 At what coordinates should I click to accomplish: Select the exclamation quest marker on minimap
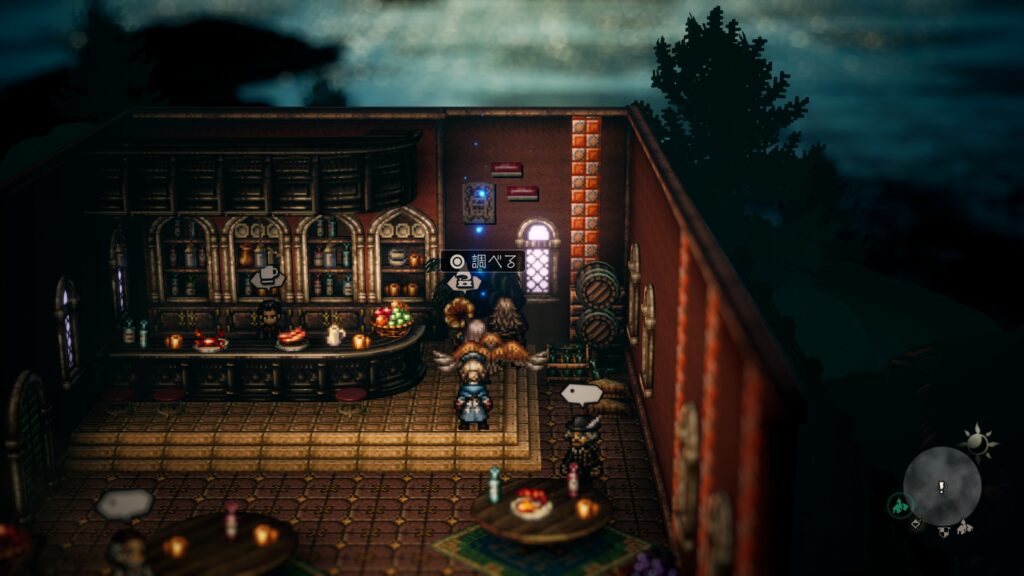941,487
